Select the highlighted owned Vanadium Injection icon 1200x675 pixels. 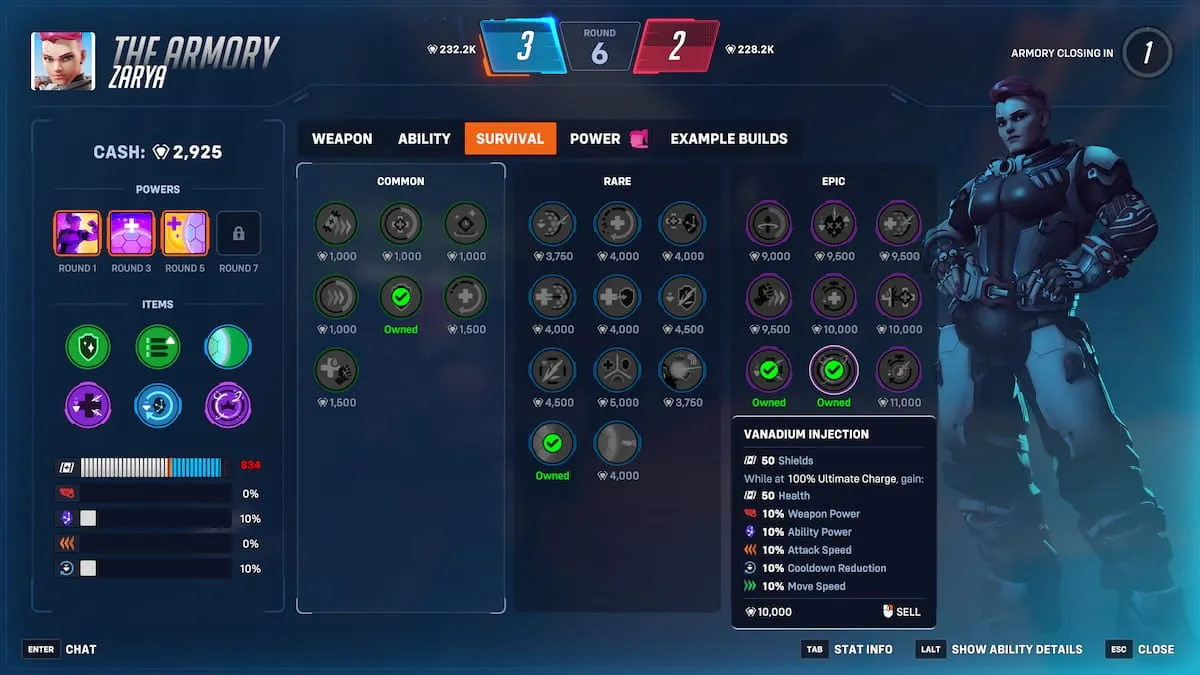[833, 371]
